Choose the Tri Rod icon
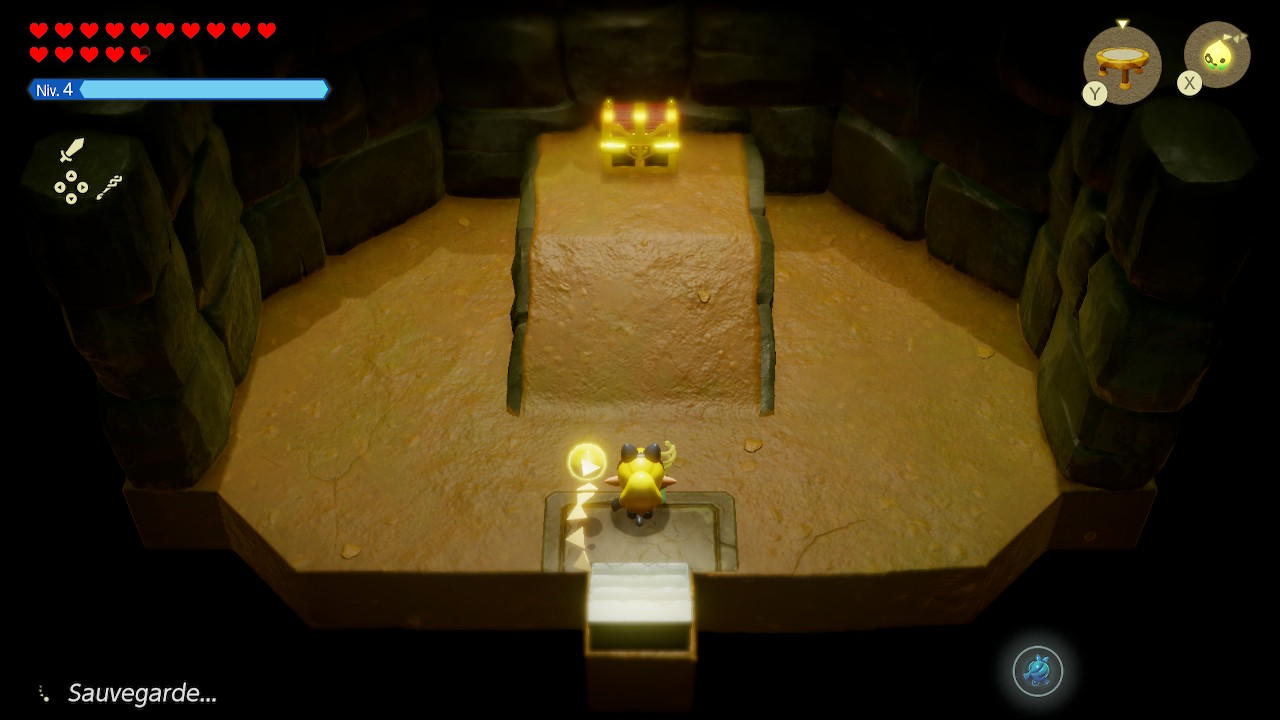This screenshot has height=720, width=1280. point(109,187)
